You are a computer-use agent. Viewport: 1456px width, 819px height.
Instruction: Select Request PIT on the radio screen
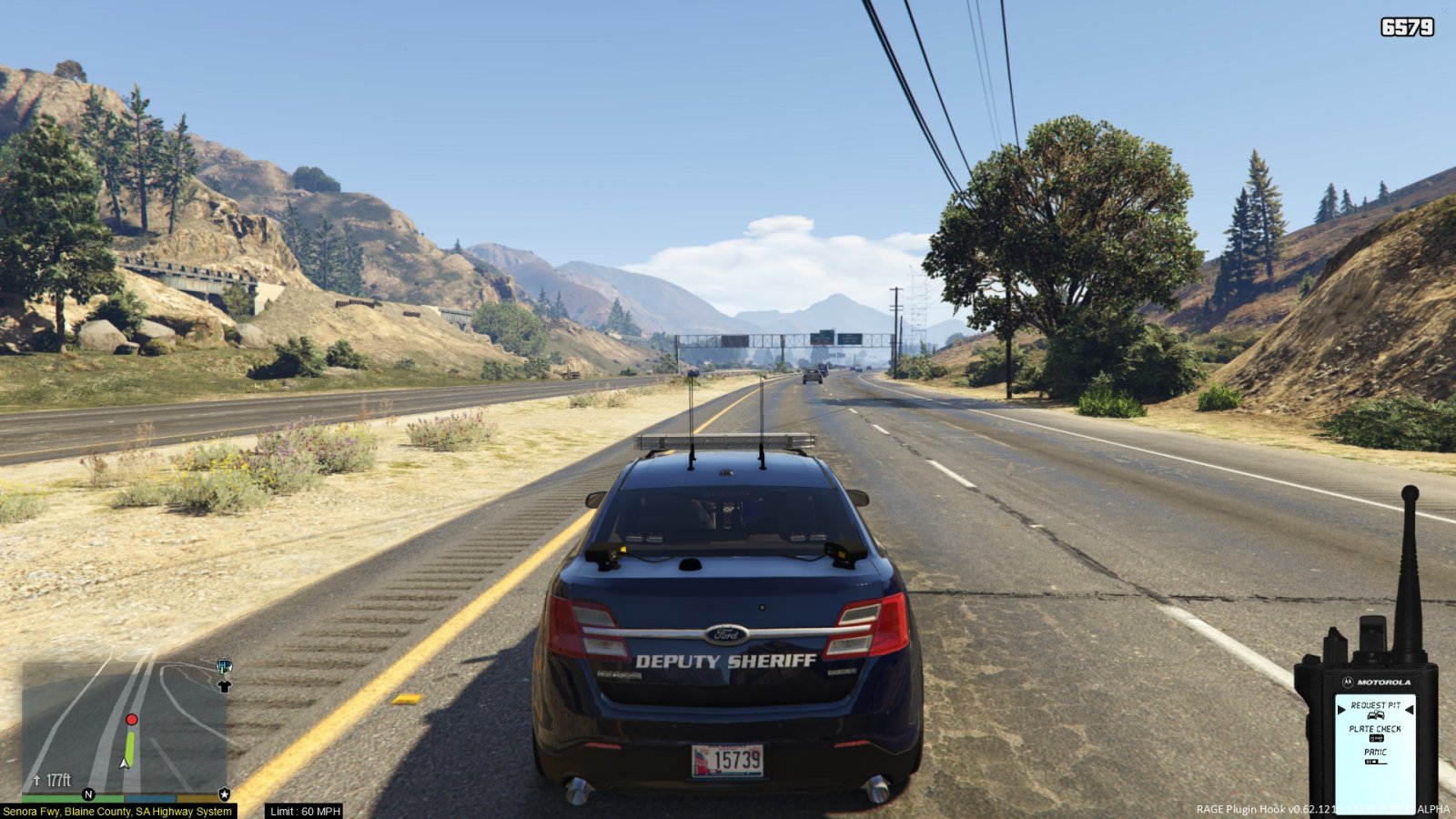(x=1375, y=705)
